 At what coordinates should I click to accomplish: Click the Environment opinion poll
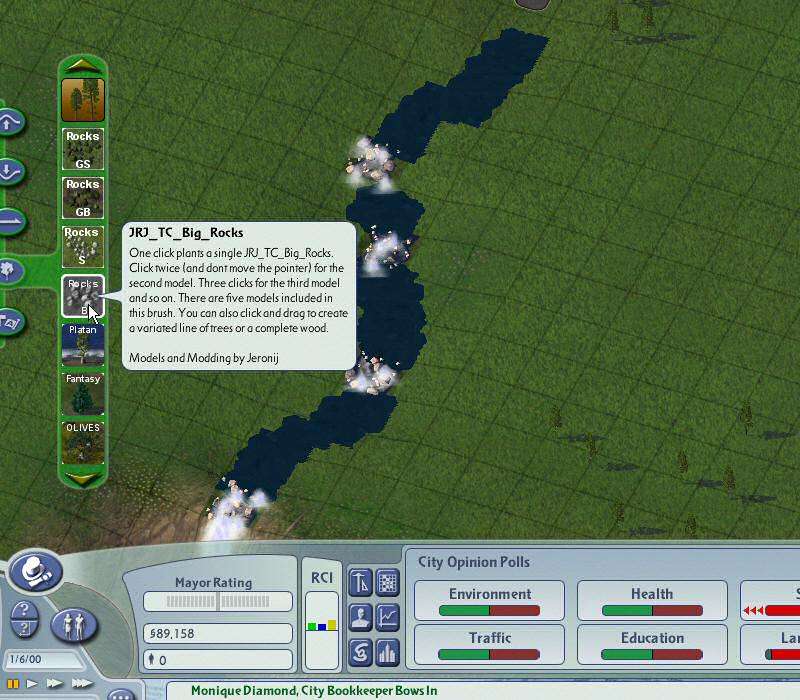(489, 601)
